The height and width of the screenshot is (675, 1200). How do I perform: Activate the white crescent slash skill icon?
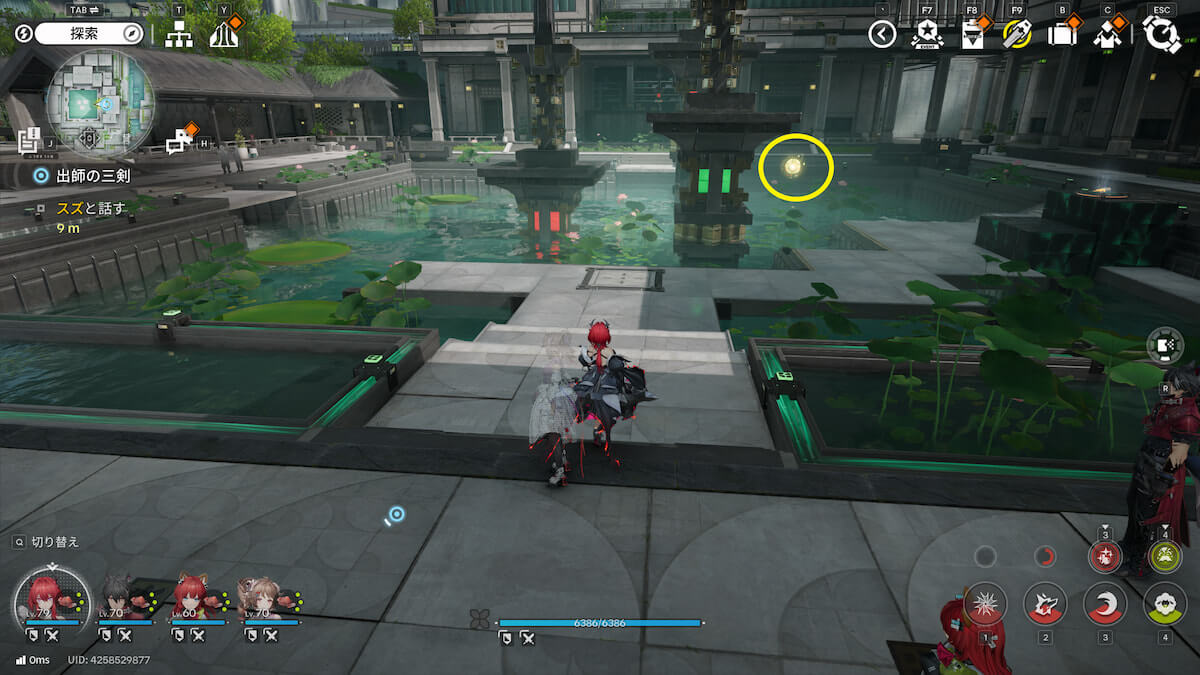coord(1105,603)
